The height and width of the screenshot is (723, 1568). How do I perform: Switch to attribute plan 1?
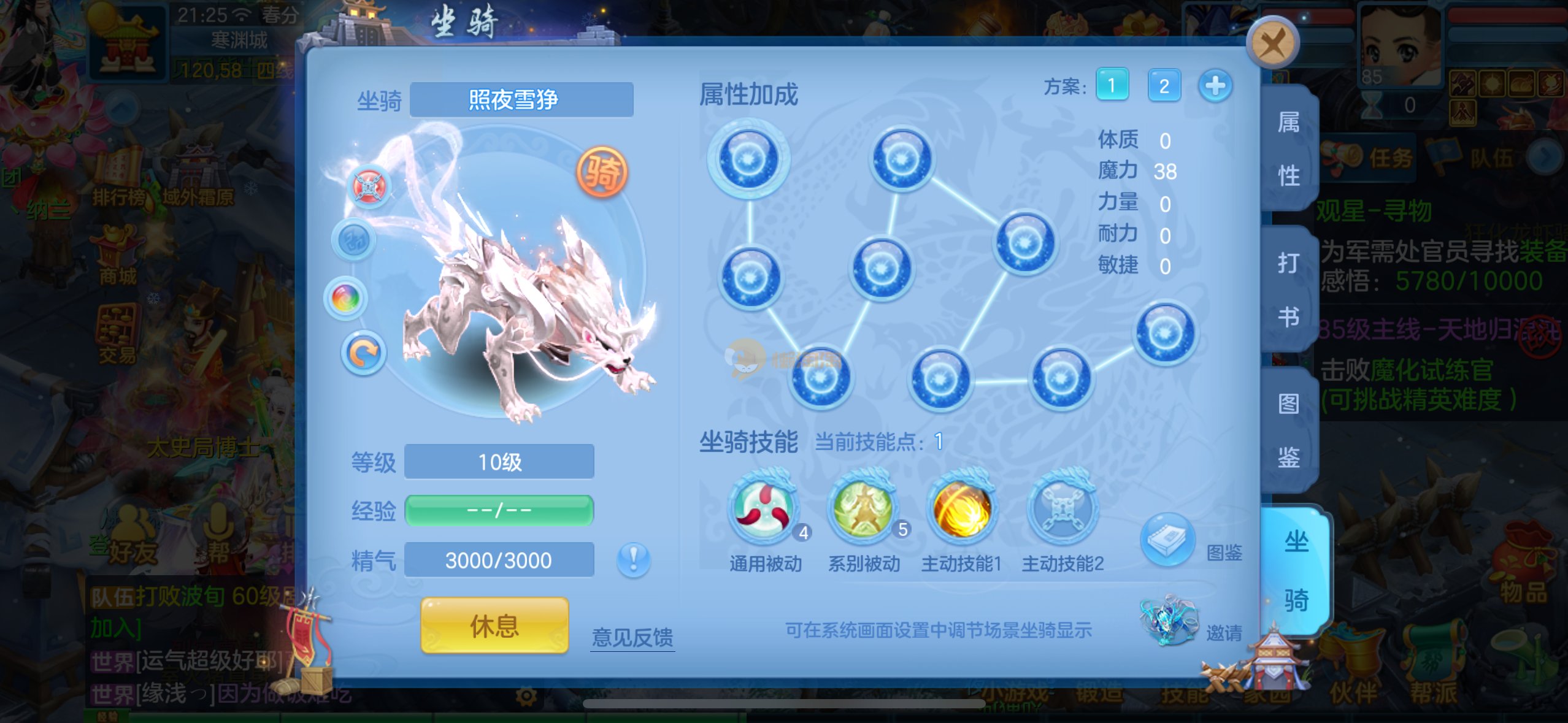(1112, 85)
